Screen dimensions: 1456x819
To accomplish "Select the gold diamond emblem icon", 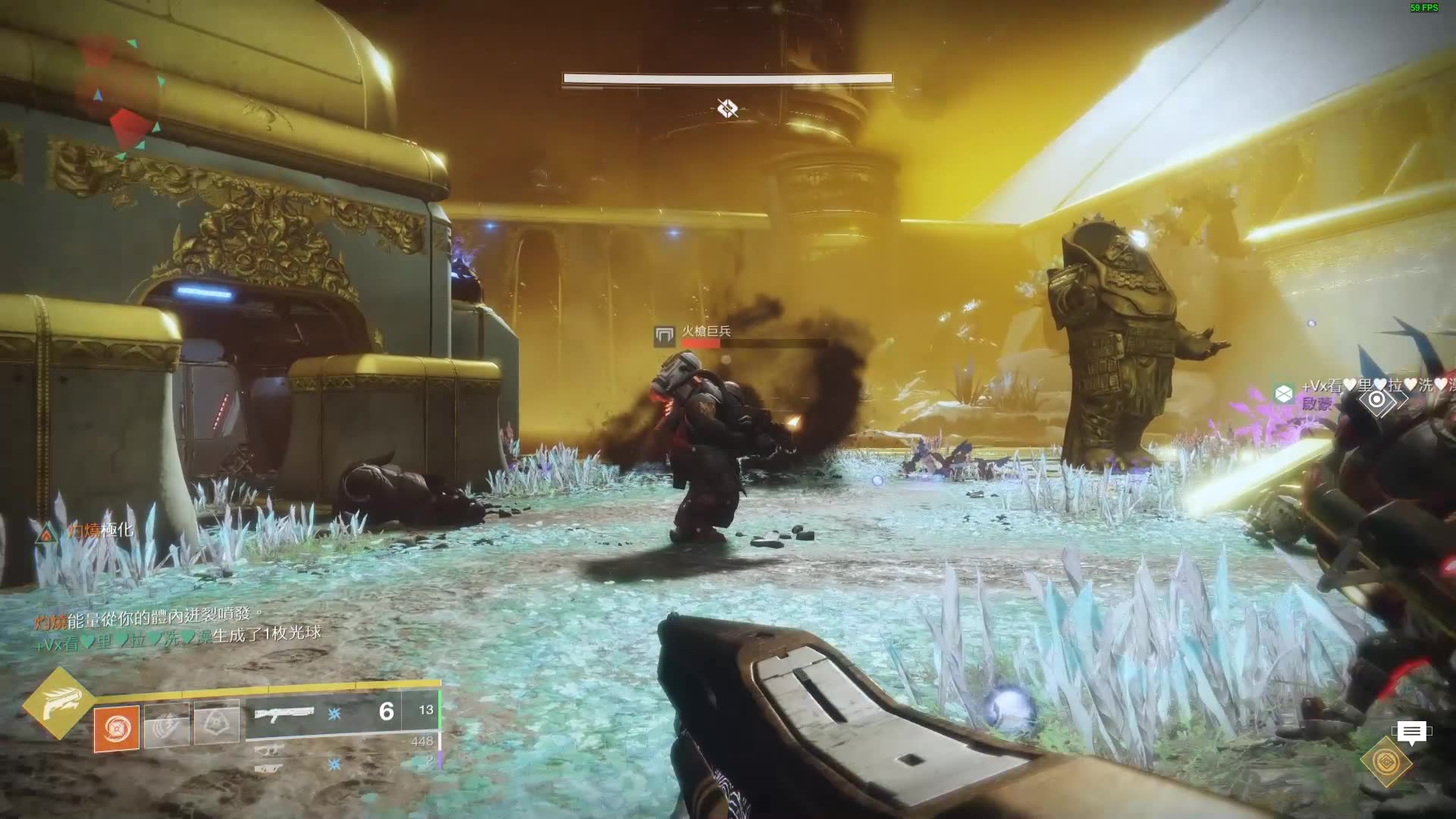I will click(1386, 761).
